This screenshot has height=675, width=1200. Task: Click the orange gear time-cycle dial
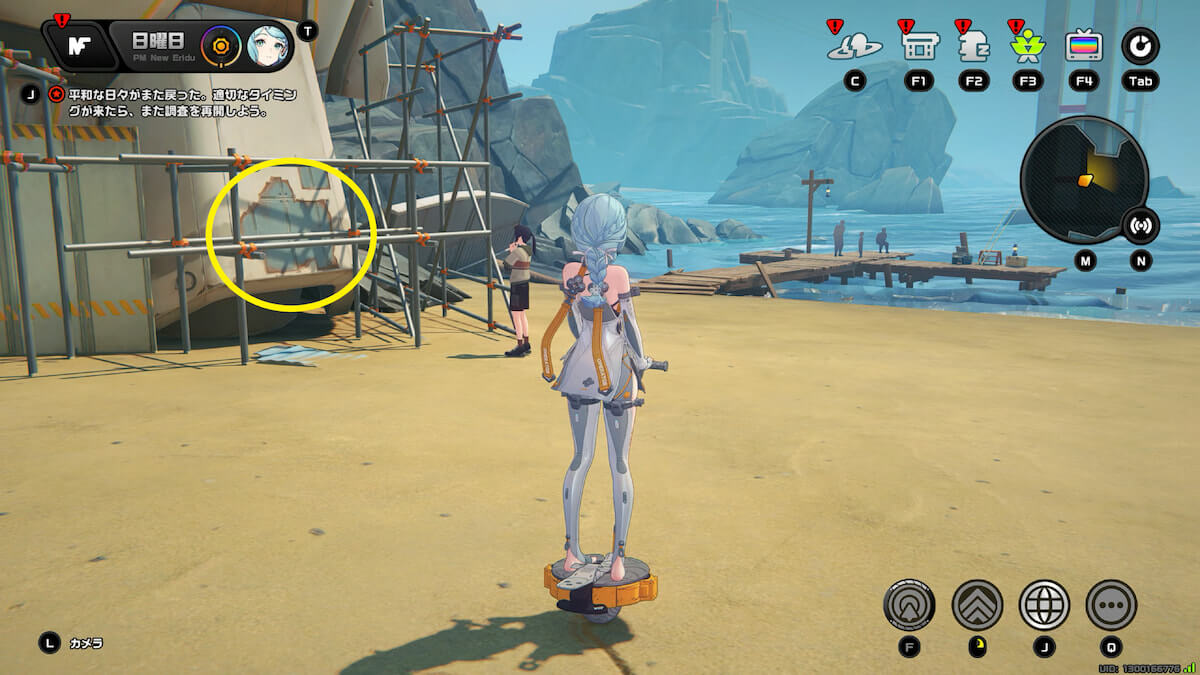[220, 46]
